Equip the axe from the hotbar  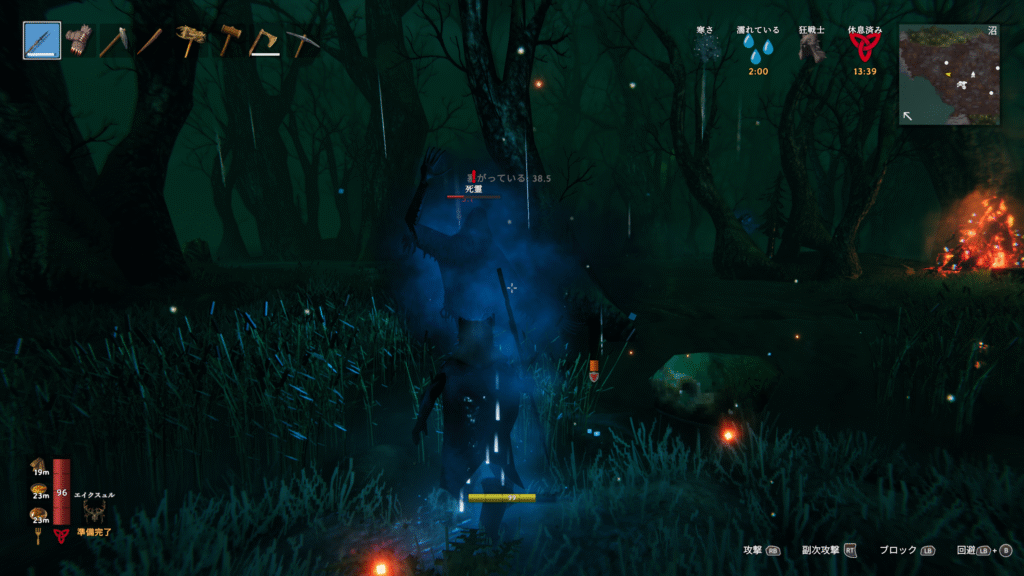(264, 41)
